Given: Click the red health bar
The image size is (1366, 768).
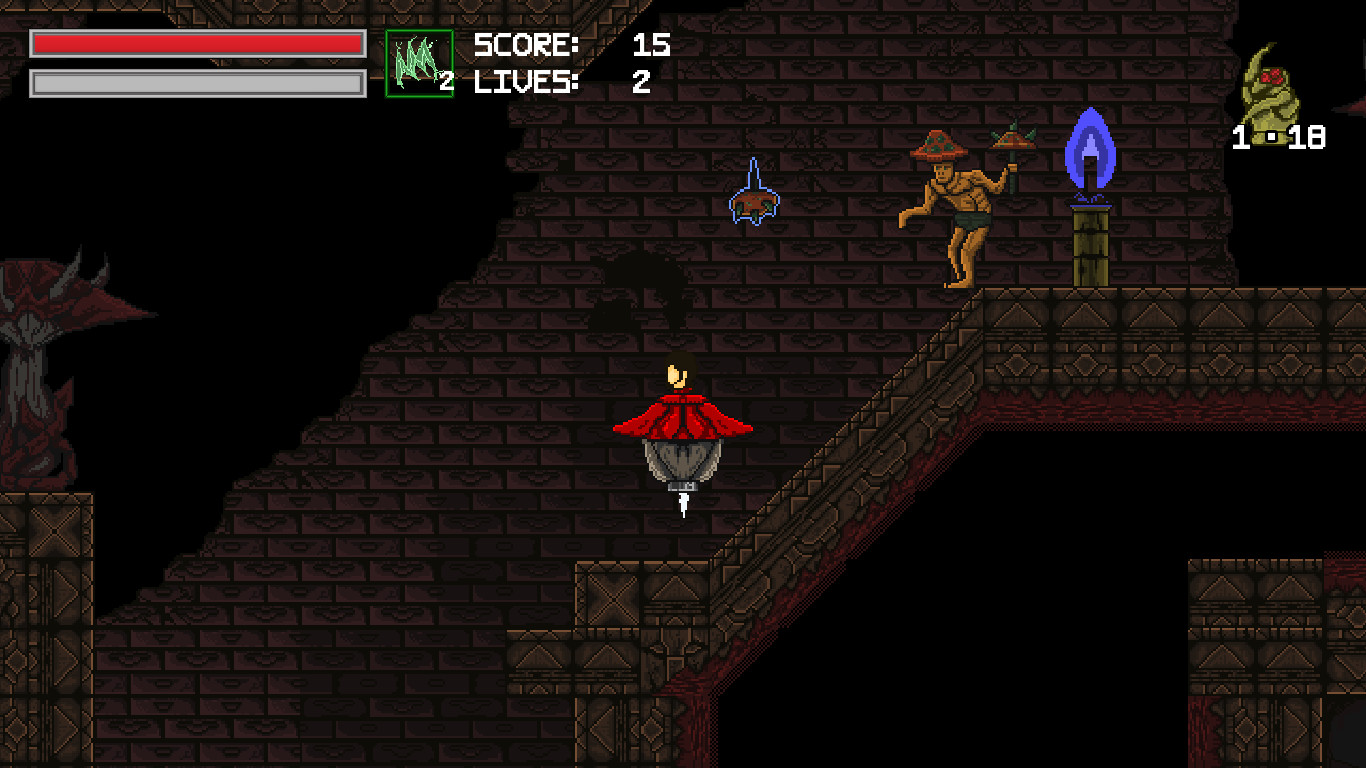Looking at the screenshot, I should pos(195,44).
